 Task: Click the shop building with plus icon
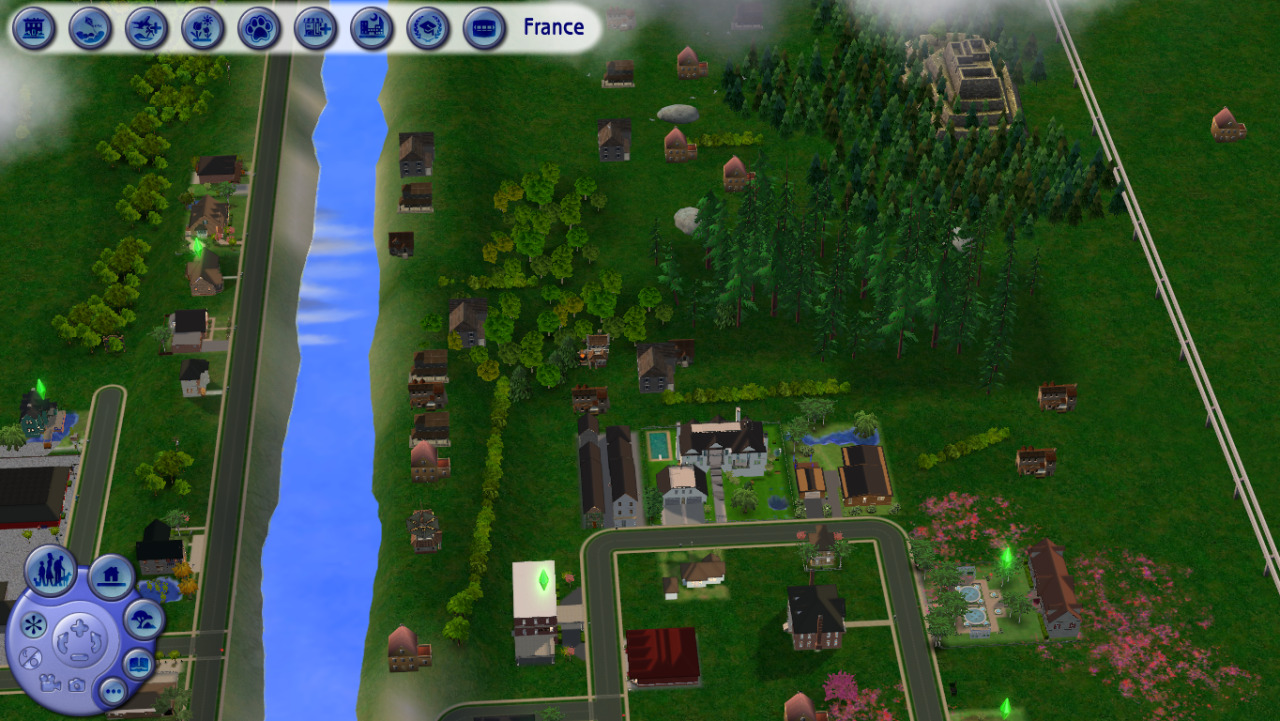(x=316, y=28)
